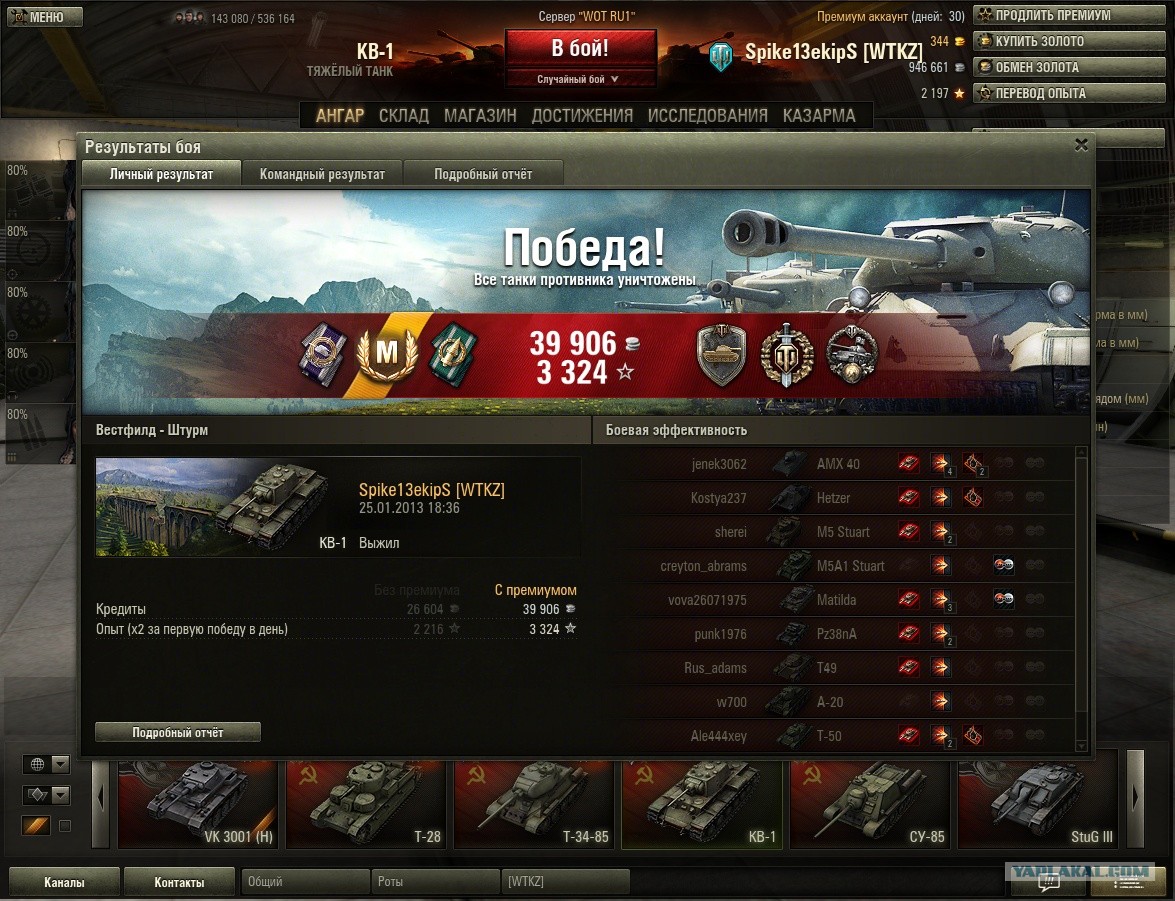This screenshot has height=901, width=1175.
Task: Open ПЕРЕВОД ОПЫТА conversion
Action: click(x=1045, y=93)
